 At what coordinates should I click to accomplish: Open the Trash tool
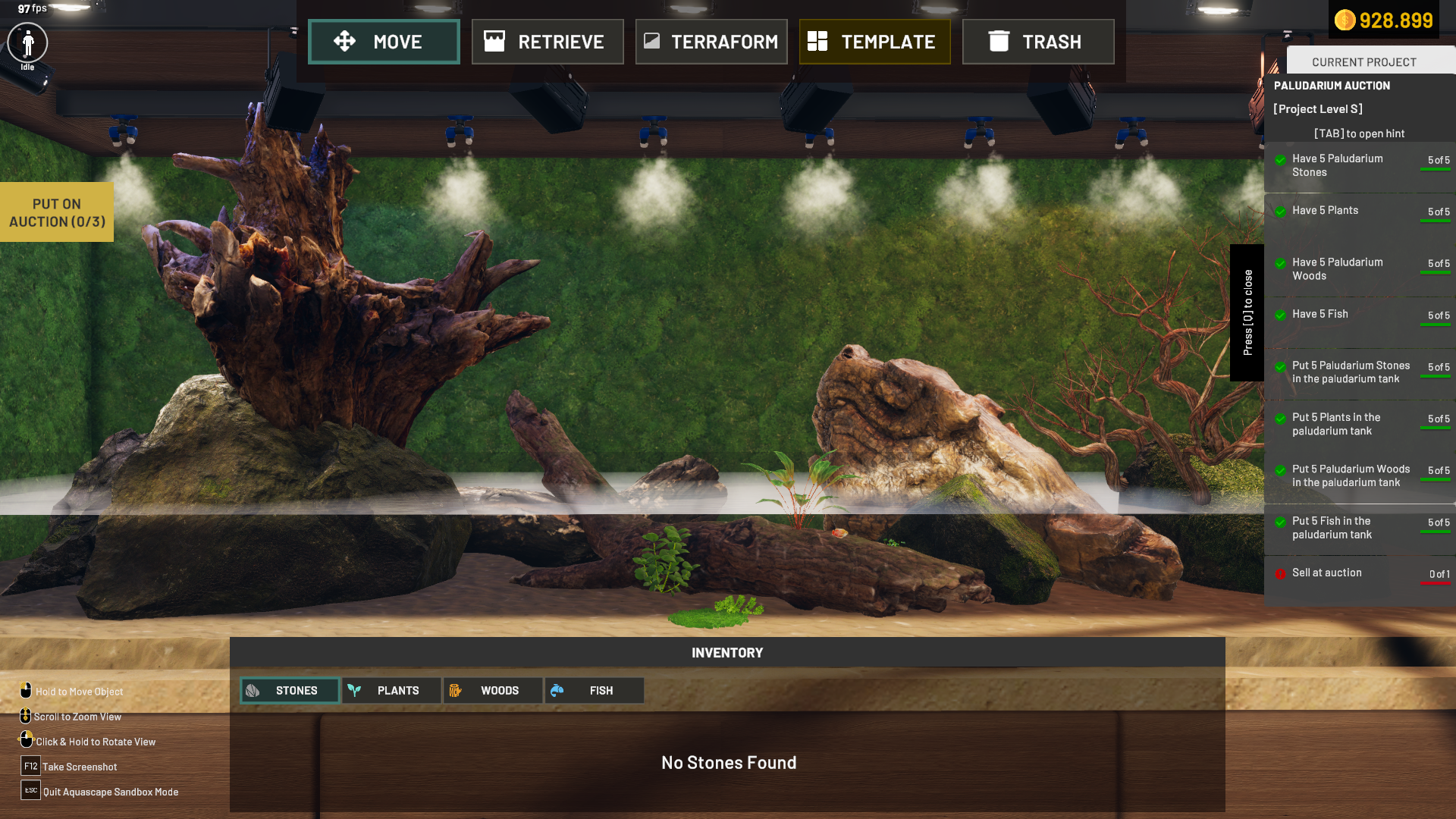[1037, 42]
